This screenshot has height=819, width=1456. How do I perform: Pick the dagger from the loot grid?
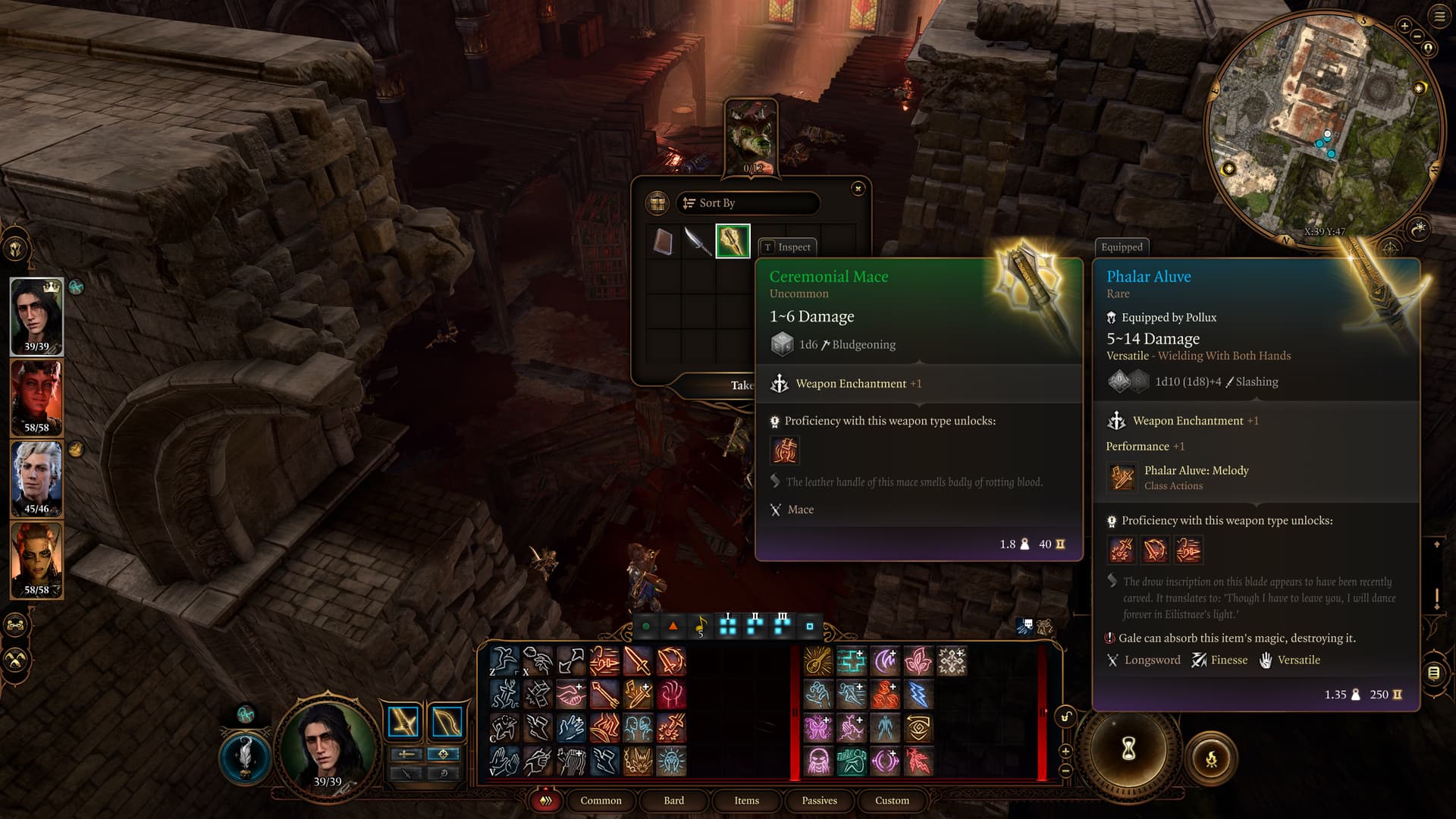[x=698, y=241]
